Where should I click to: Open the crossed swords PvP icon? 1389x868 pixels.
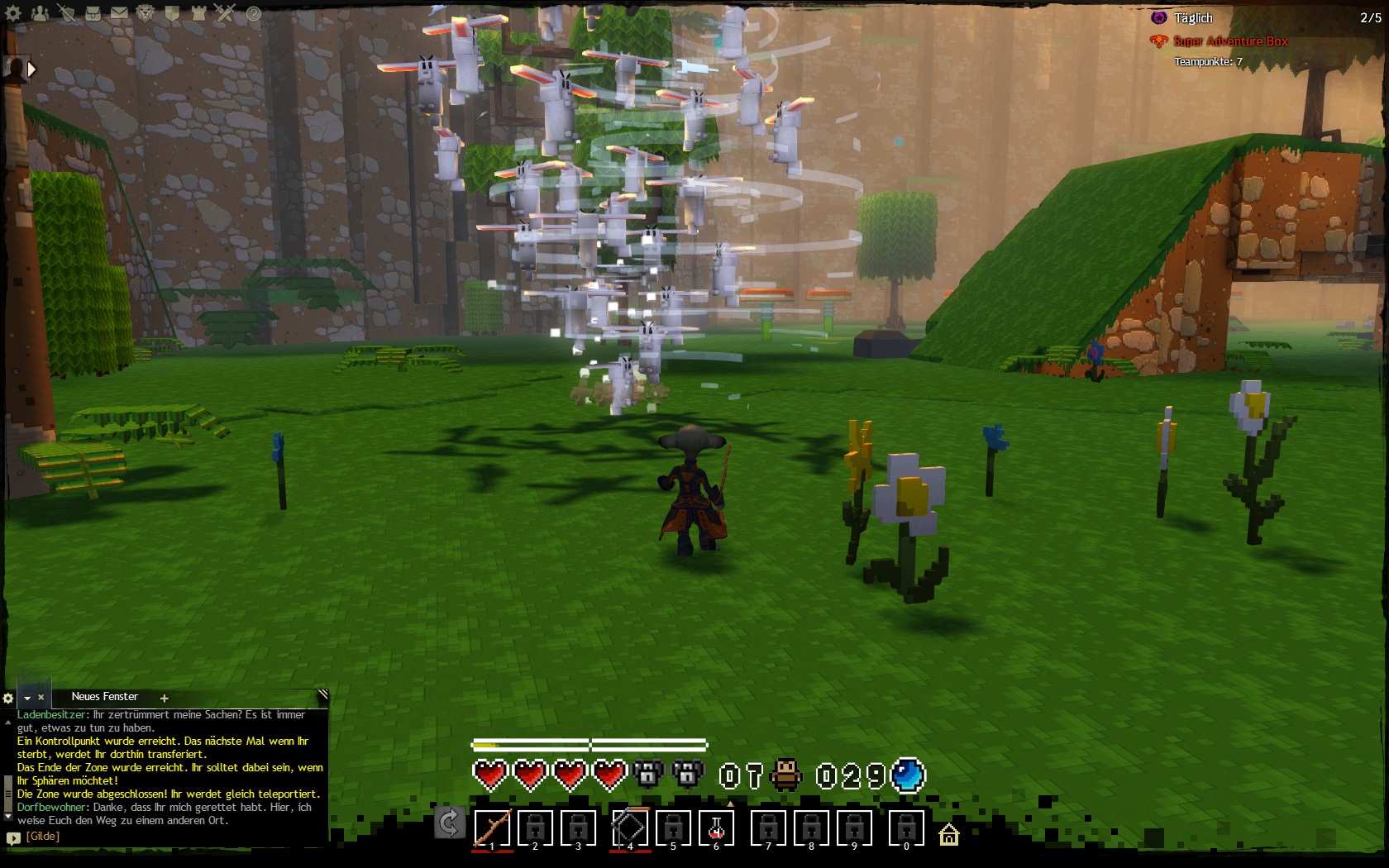225,12
